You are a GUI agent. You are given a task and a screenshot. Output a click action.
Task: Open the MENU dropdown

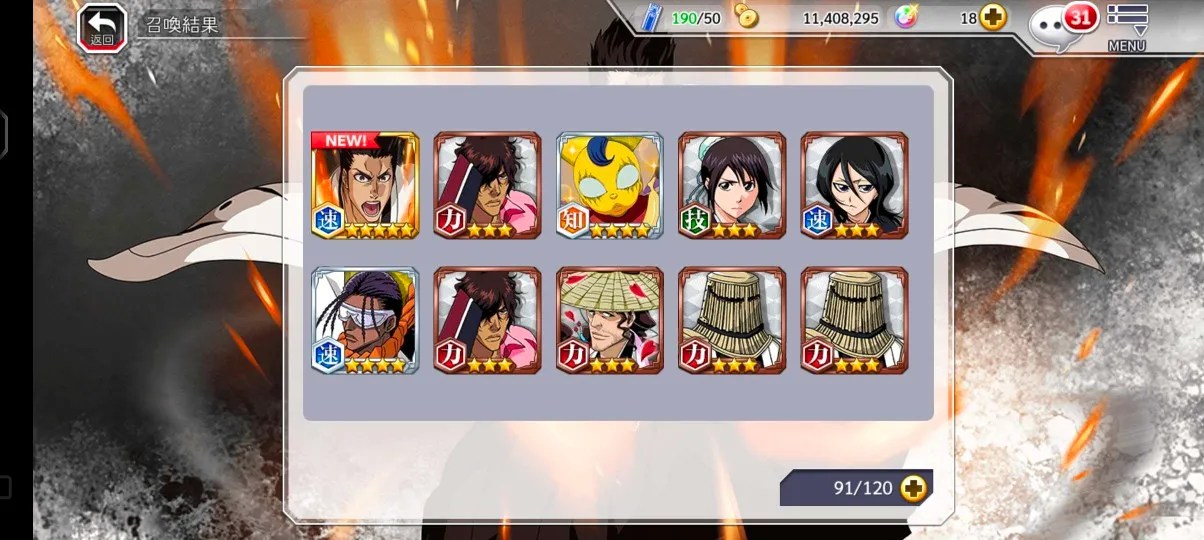[1127, 27]
